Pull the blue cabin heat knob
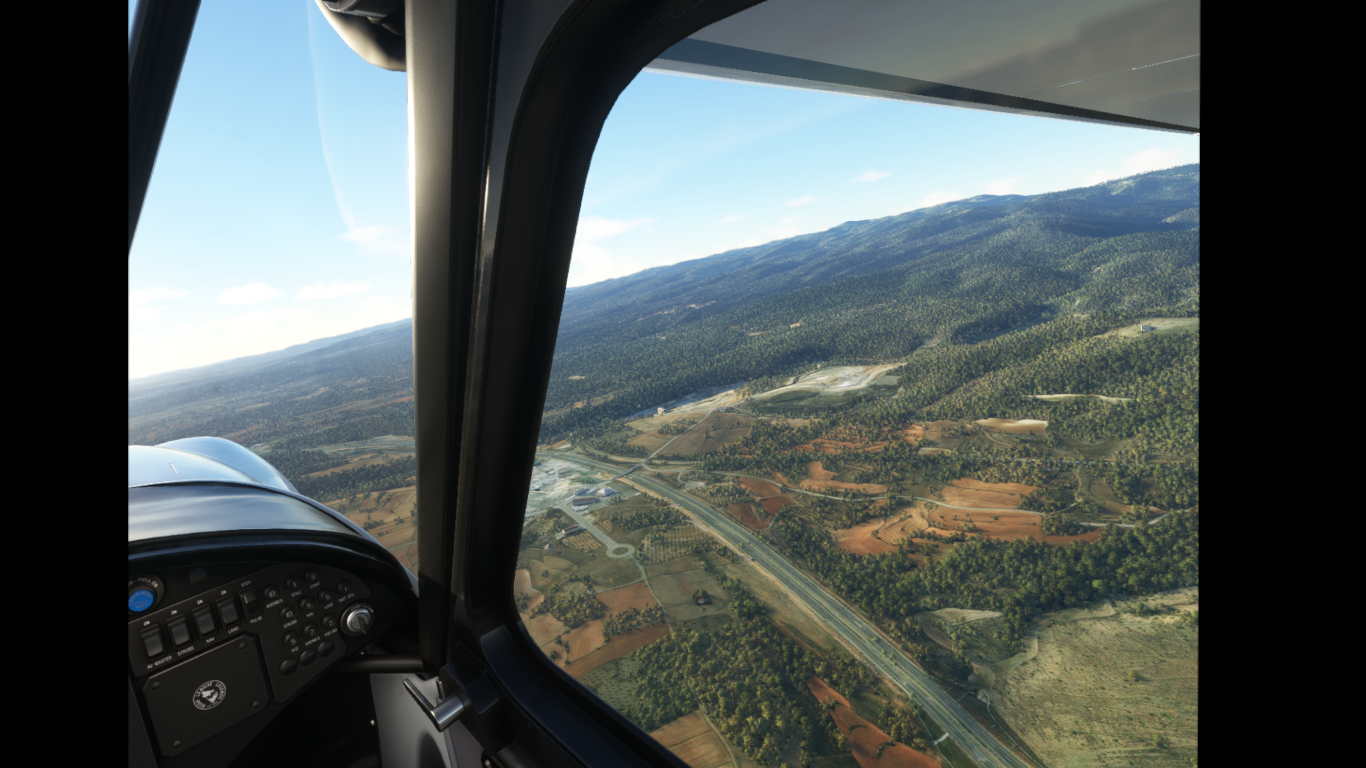Screen dimensions: 1366x768 142,598
